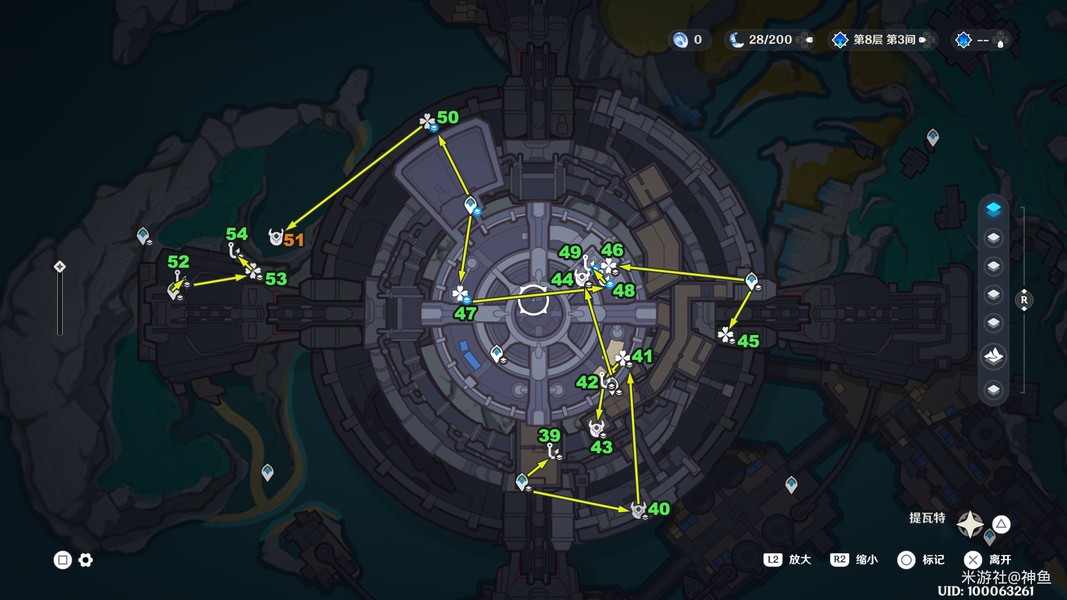Select the flower marker labeled 45
Viewport: 1067px width, 600px height.
pos(726,335)
